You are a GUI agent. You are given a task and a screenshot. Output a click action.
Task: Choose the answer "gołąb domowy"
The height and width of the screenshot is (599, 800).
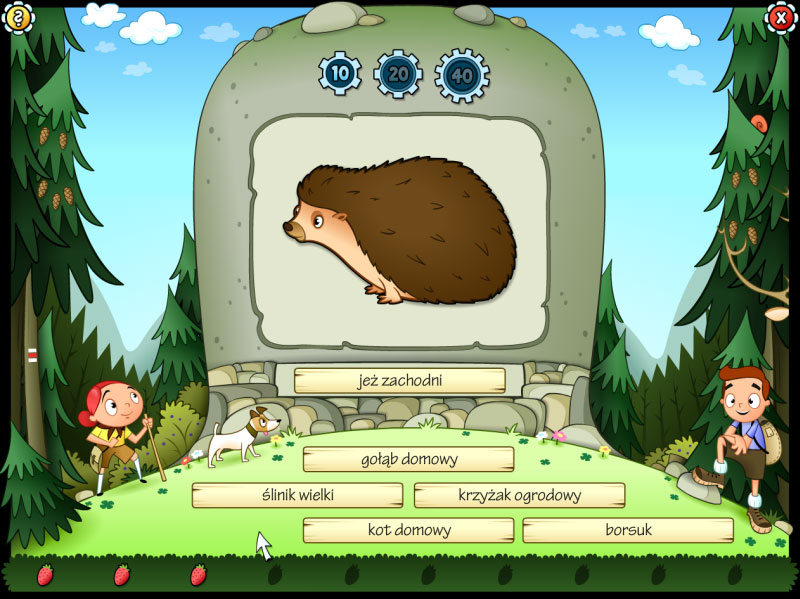pos(408,459)
